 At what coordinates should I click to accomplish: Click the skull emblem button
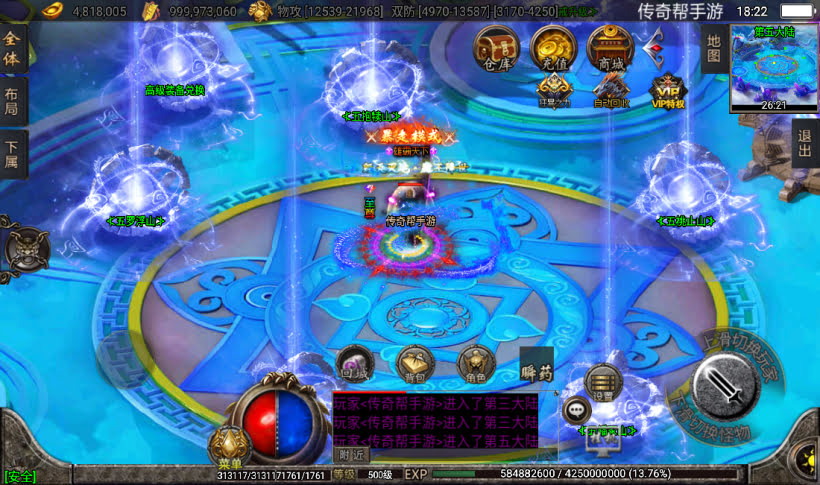point(25,247)
